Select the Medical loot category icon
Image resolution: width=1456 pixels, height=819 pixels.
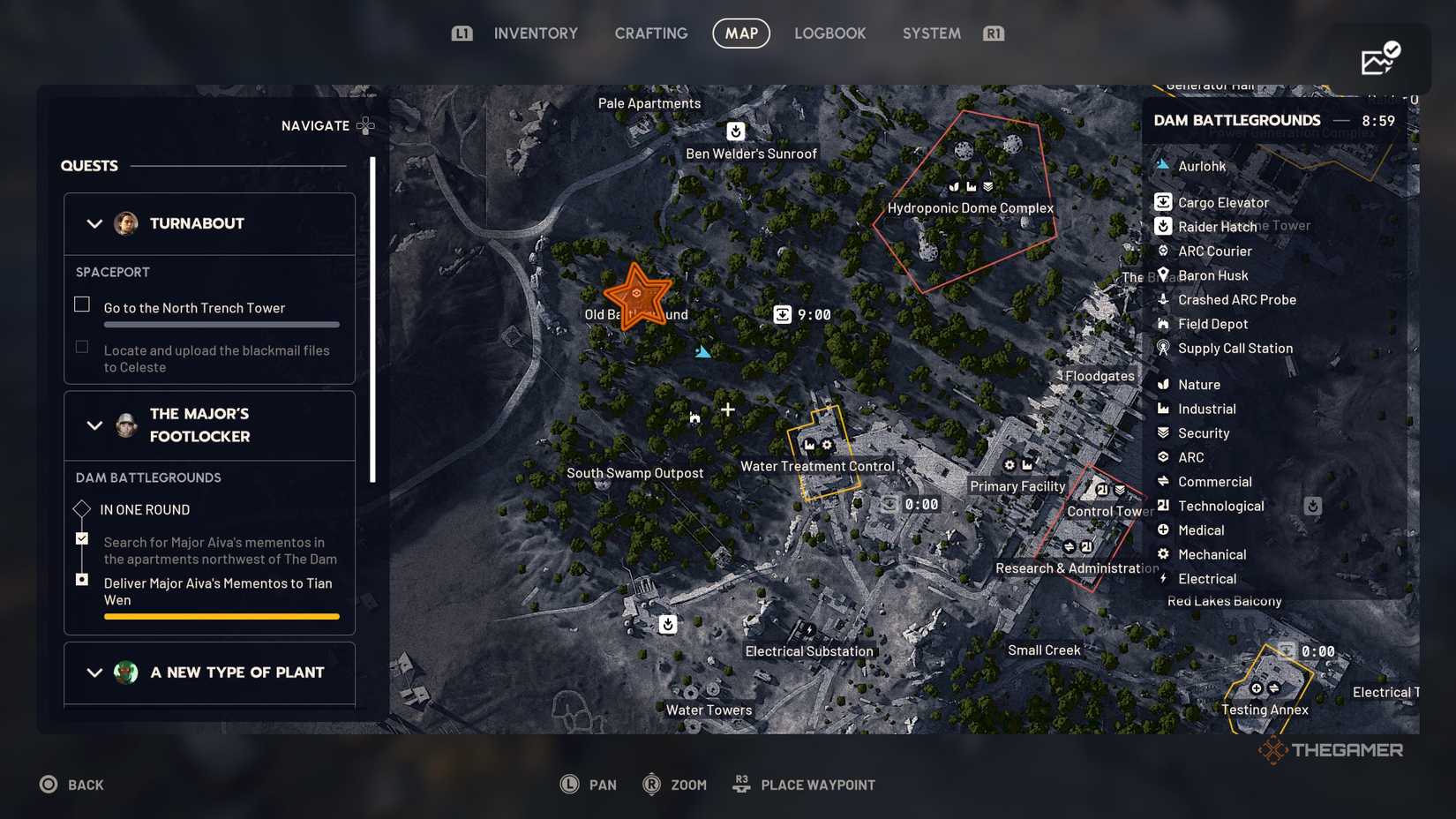point(1163,530)
